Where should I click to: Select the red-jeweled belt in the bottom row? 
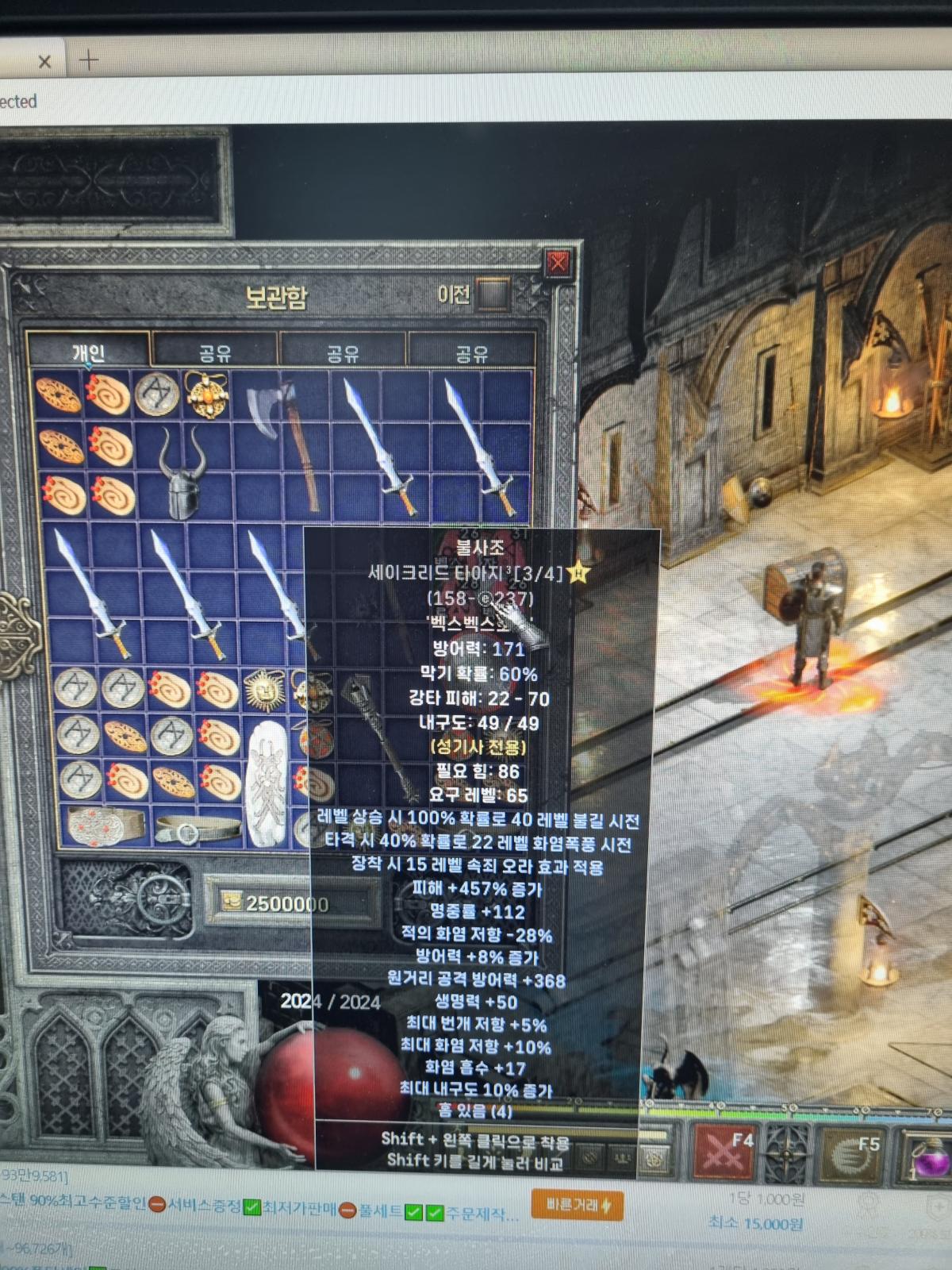(x=106, y=825)
